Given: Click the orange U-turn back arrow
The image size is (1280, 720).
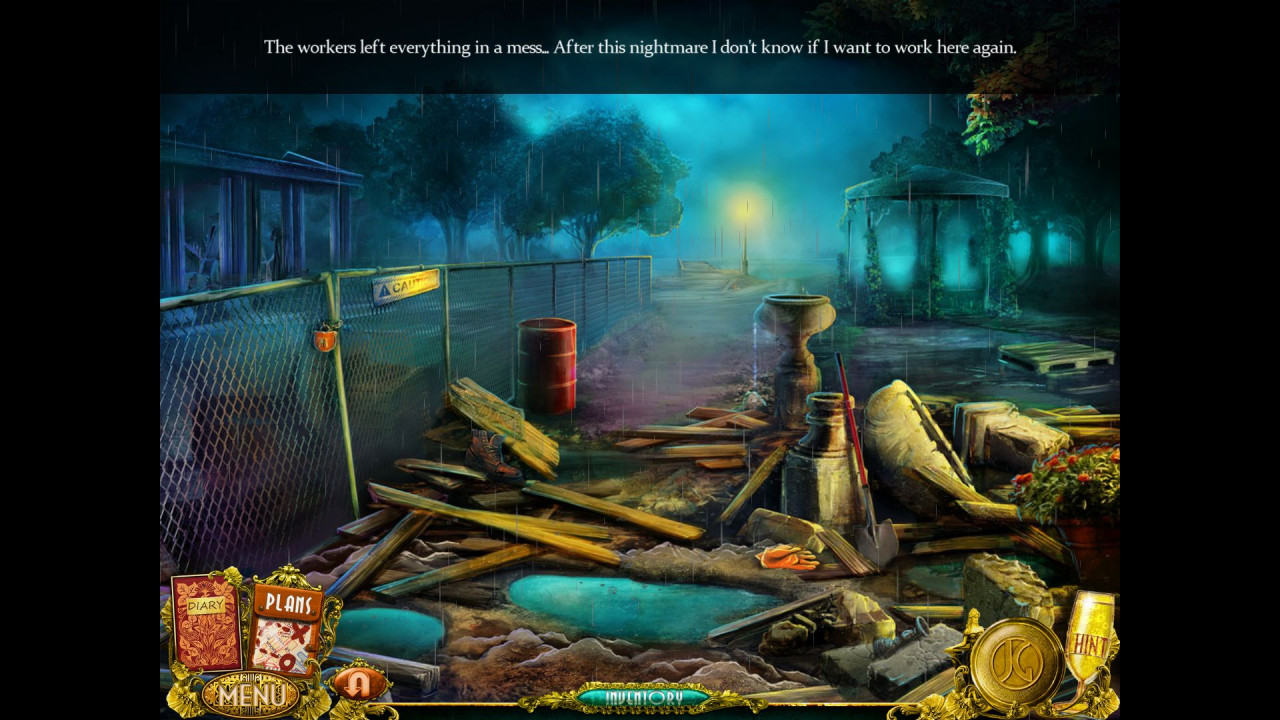Looking at the screenshot, I should [x=357, y=683].
